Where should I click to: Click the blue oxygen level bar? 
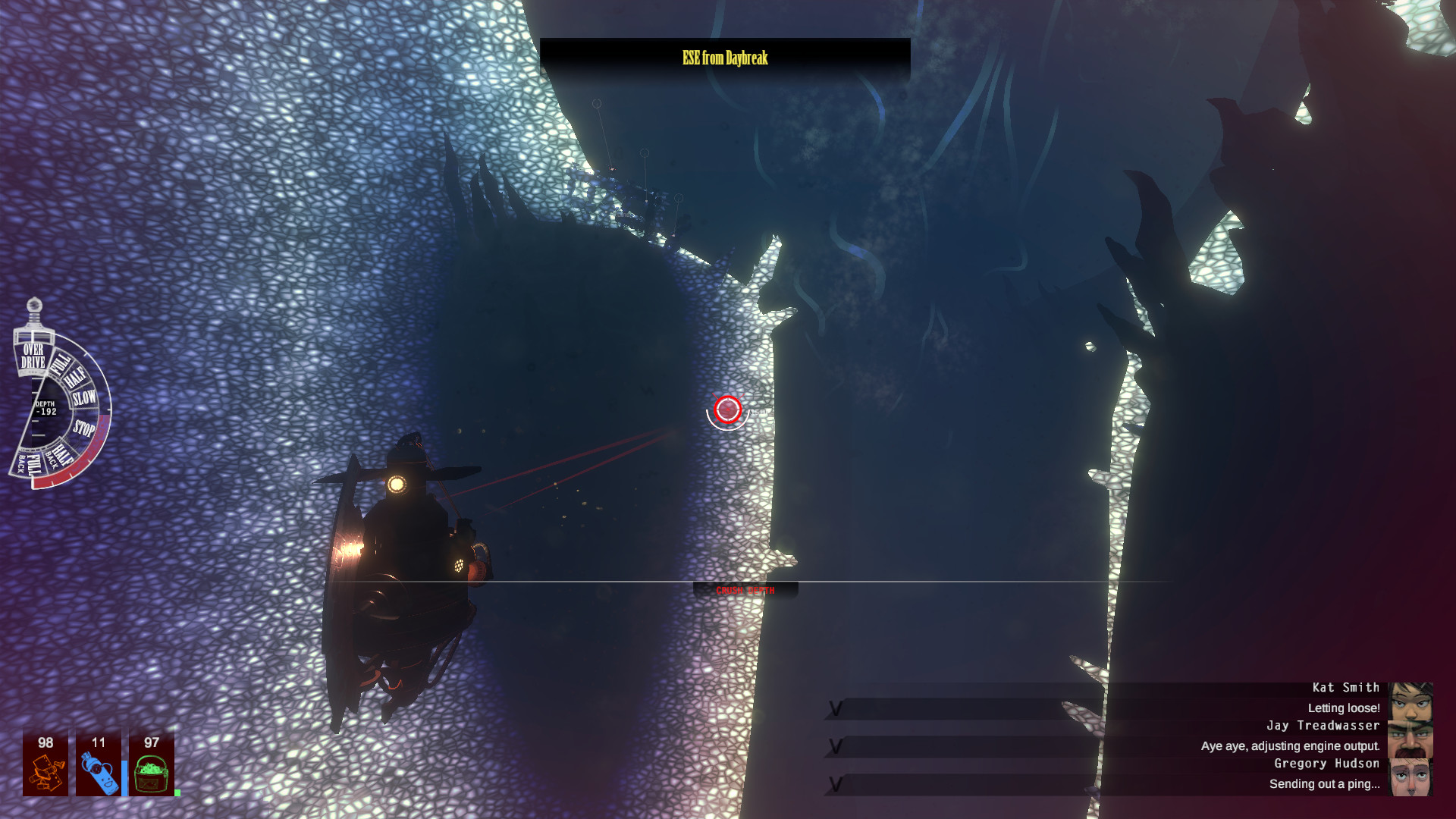coord(124,777)
